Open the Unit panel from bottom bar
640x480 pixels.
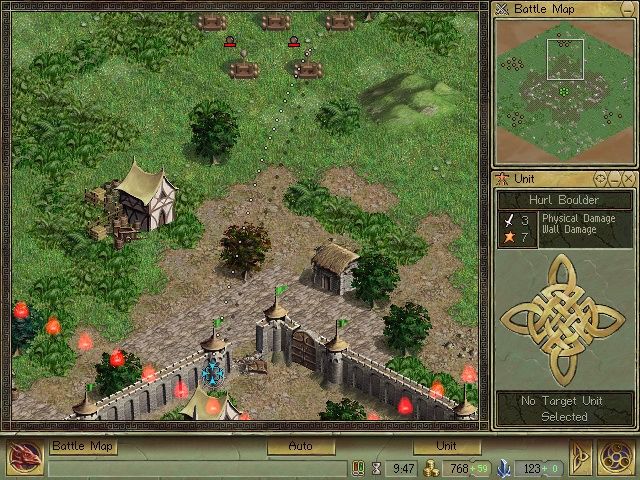coord(445,446)
